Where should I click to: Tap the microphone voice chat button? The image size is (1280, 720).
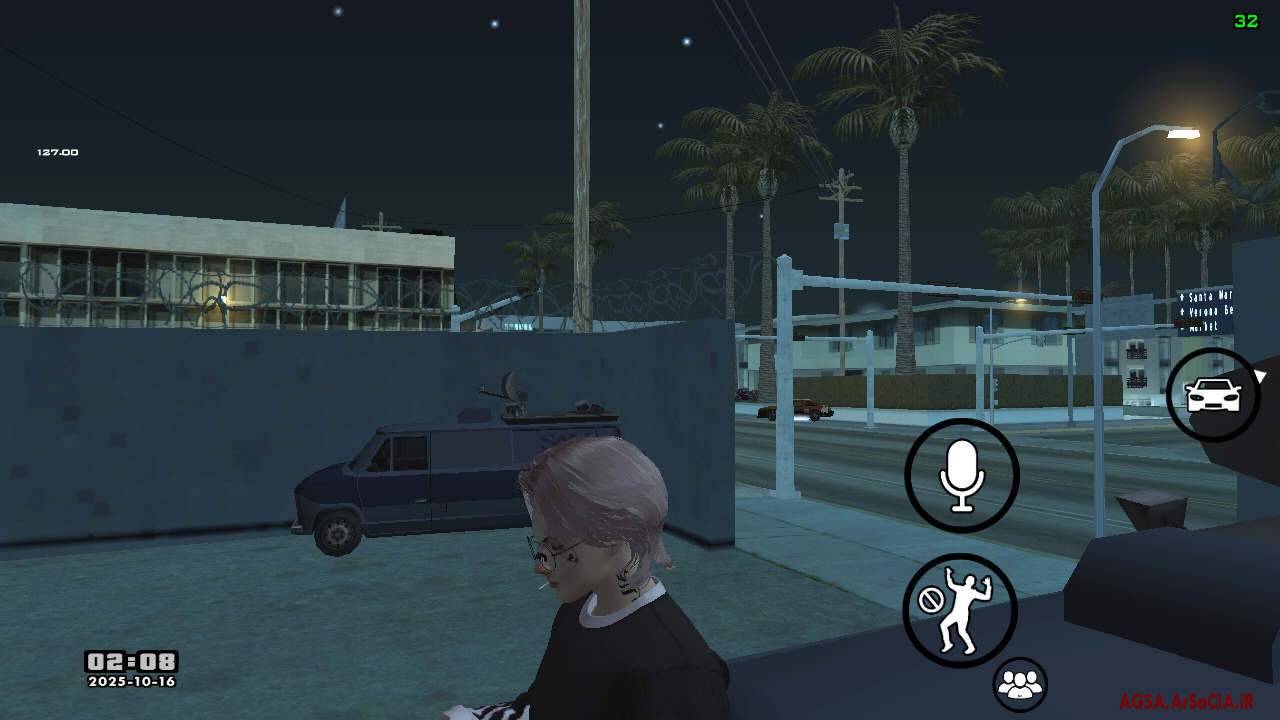click(962, 476)
